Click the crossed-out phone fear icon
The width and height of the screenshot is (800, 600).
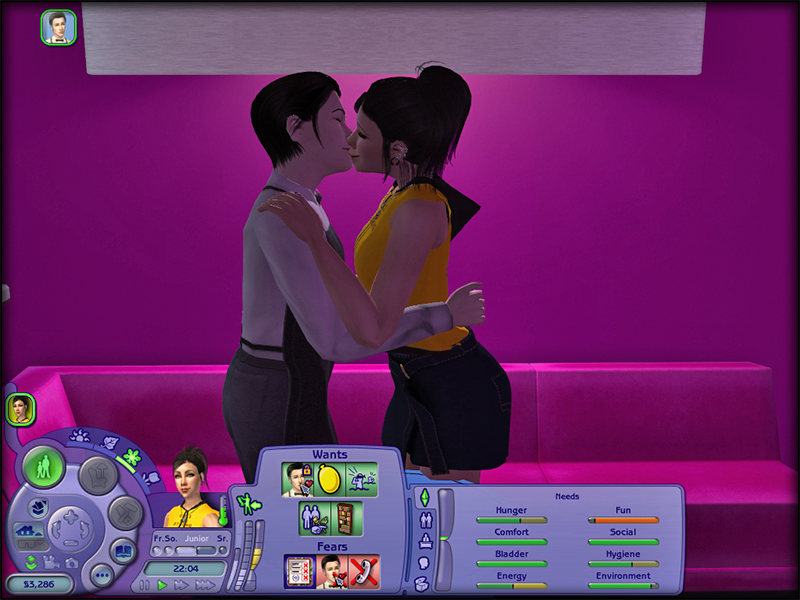[x=361, y=571]
